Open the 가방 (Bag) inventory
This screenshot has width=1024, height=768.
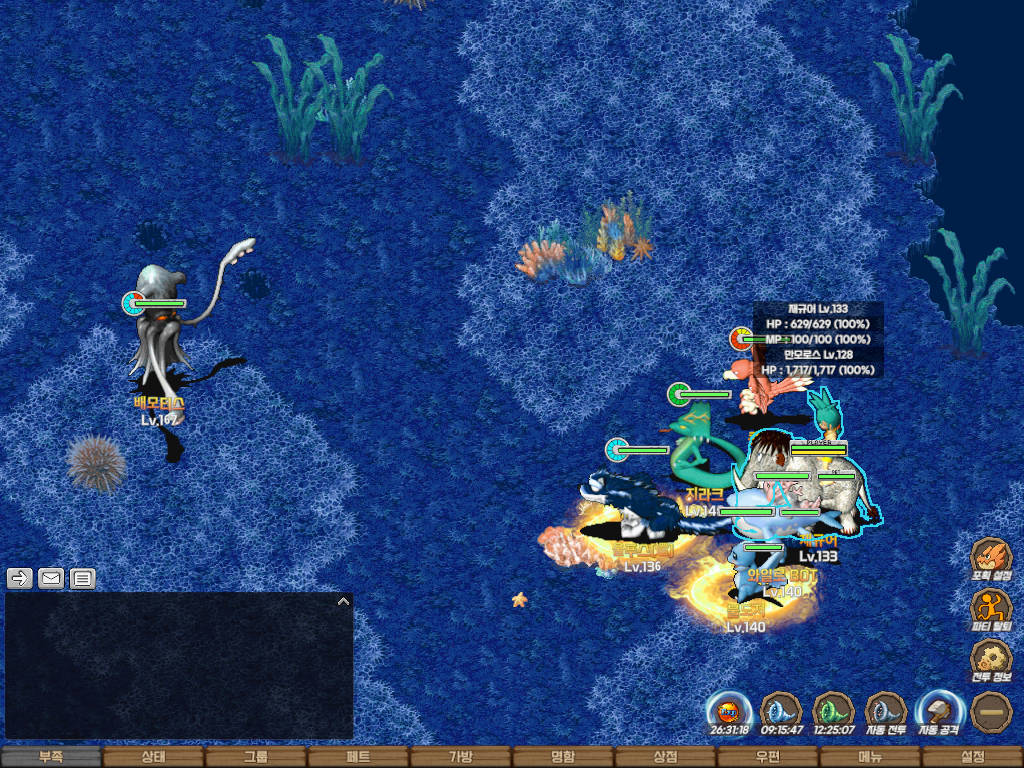(x=460, y=757)
